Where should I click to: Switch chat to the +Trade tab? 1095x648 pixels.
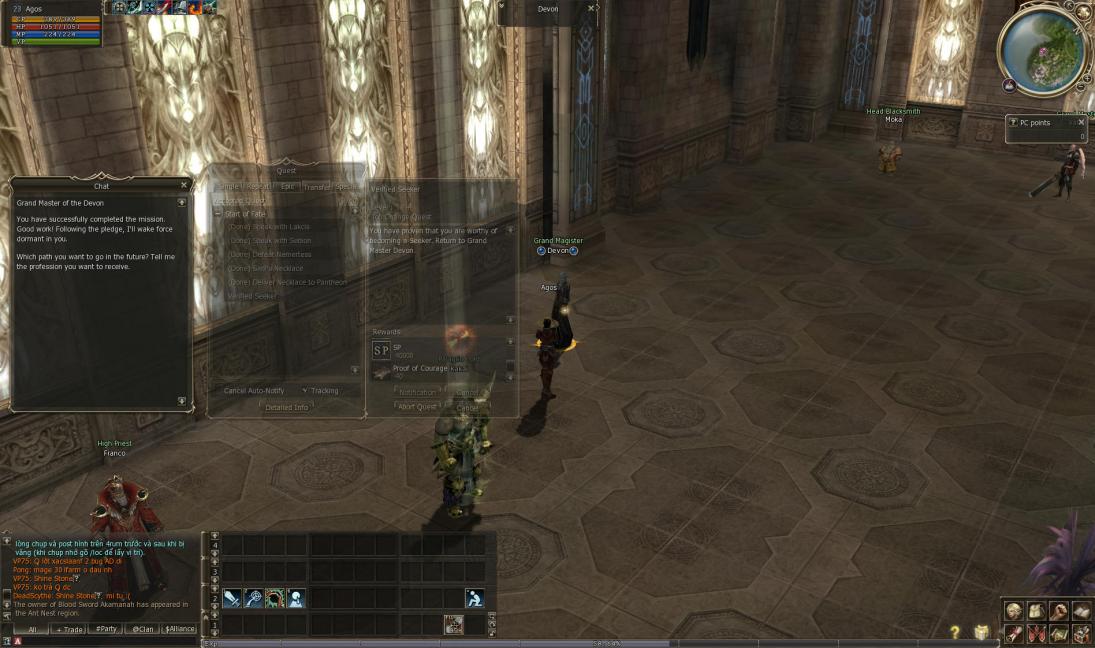coord(70,629)
